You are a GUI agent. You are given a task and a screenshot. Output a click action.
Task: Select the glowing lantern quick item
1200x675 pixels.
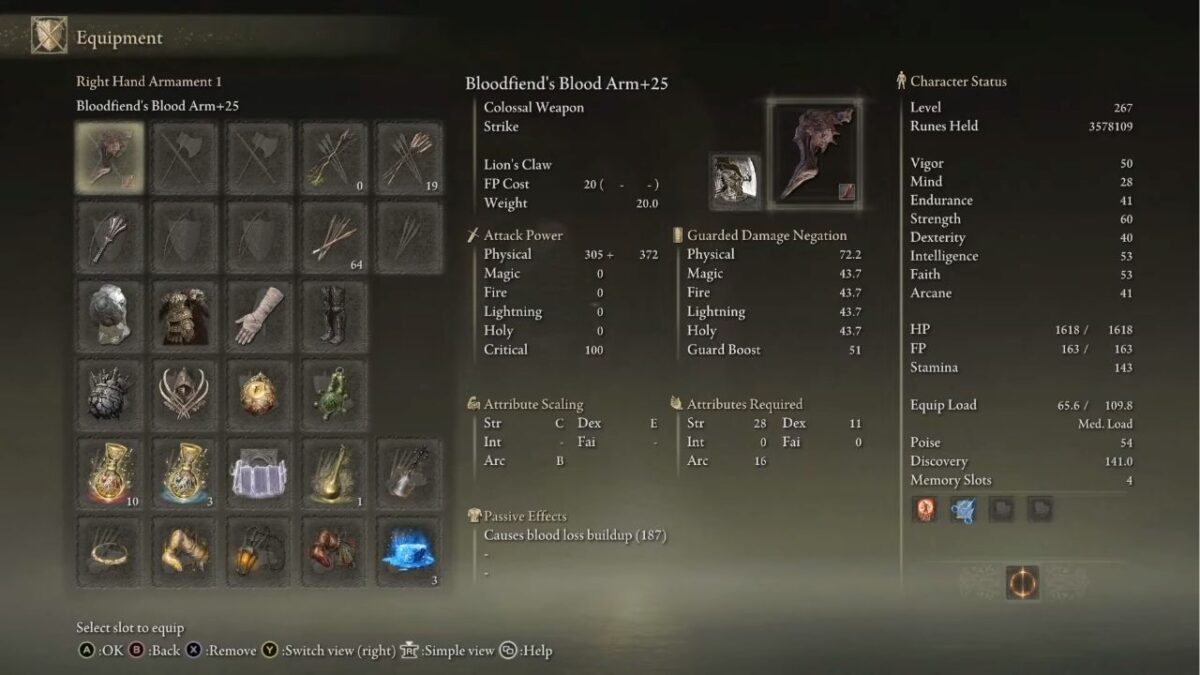(x=259, y=551)
